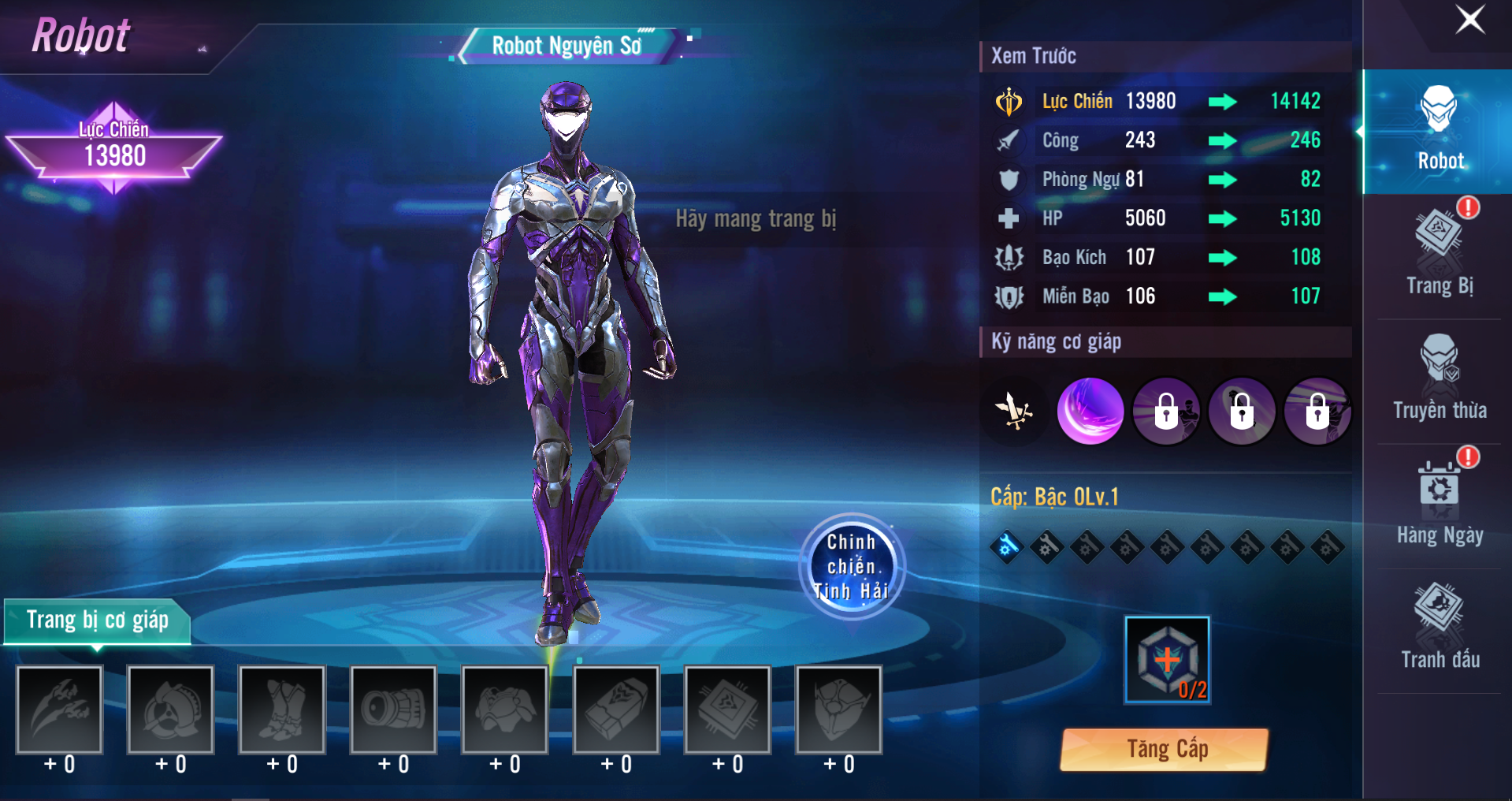Switch to the Robot tab
Viewport: 1512px width, 801px height.
pyautogui.click(x=1440, y=131)
